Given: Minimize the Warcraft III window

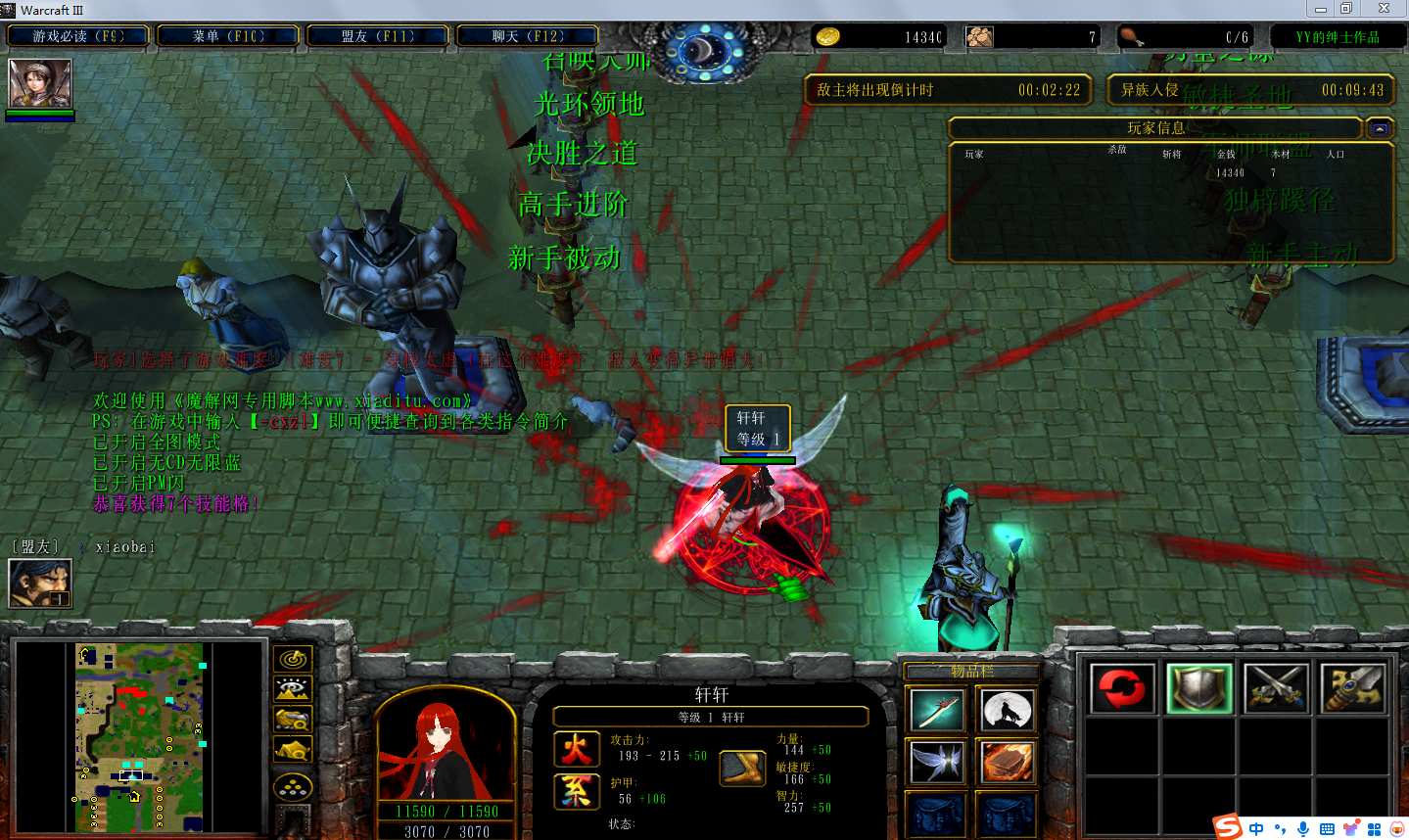Looking at the screenshot, I should 1321,9.
